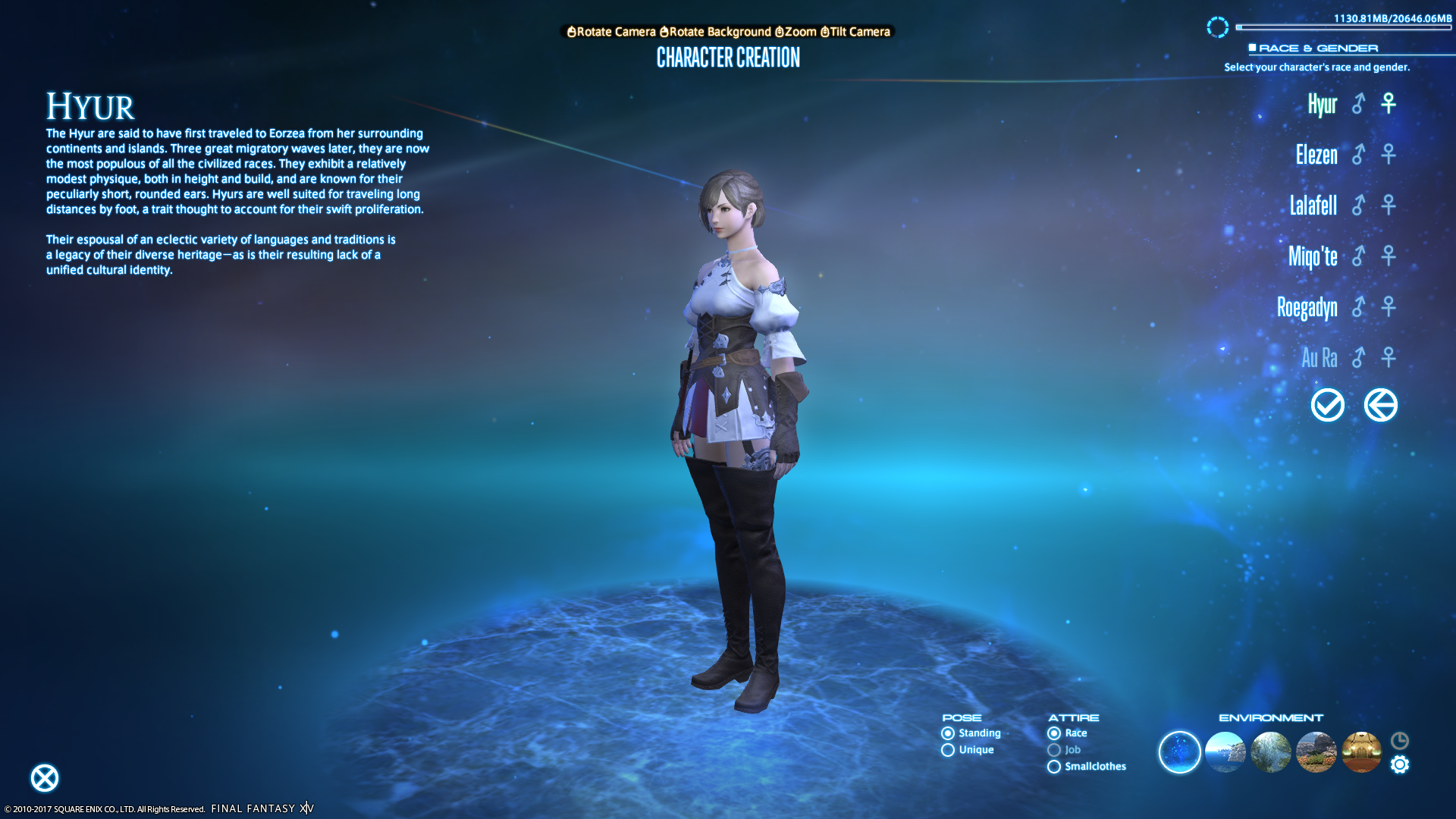1456x819 pixels.
Task: Select the female Au Ra gender icon
Action: pos(1389,357)
